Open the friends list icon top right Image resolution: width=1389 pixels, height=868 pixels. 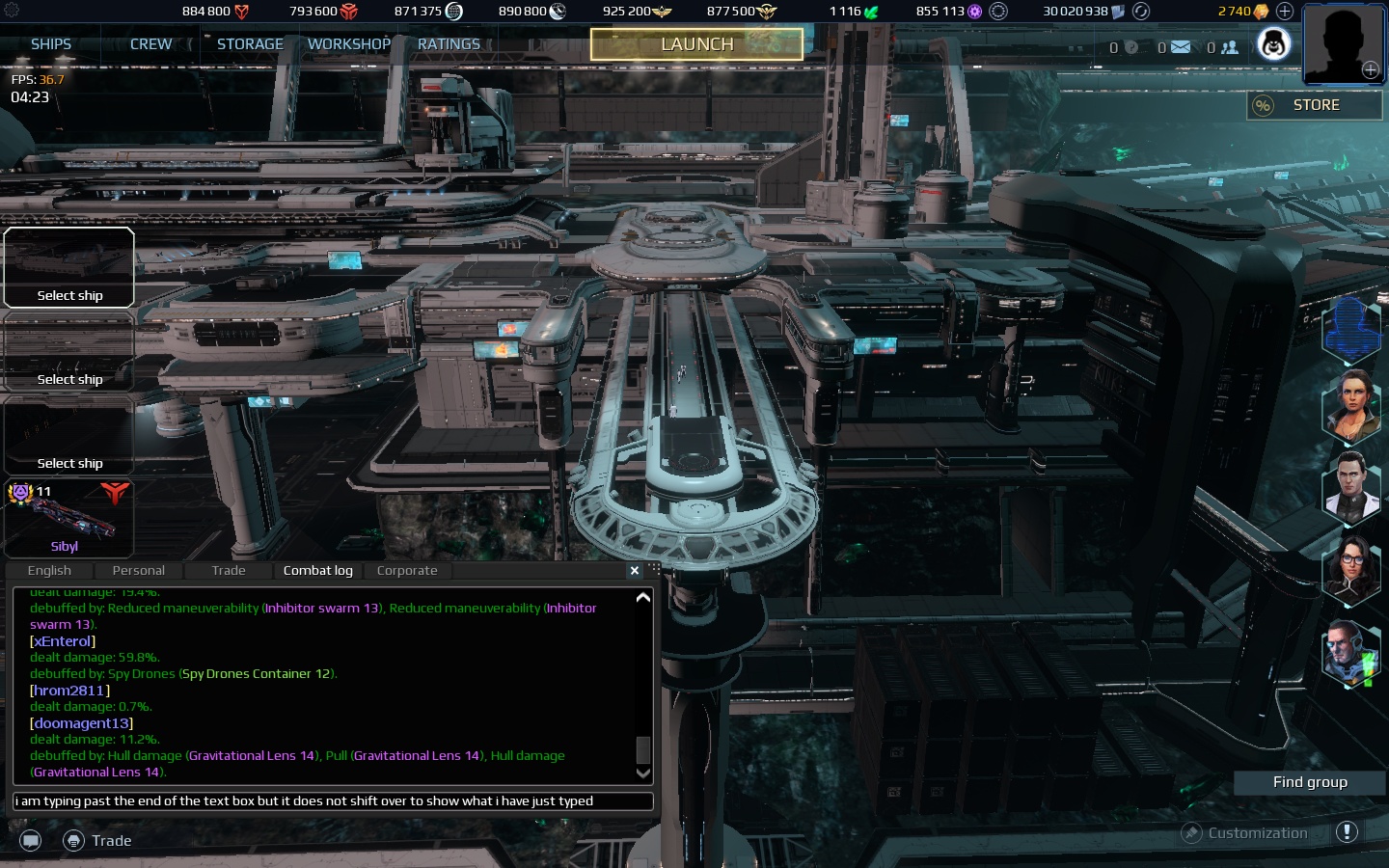tap(1228, 46)
